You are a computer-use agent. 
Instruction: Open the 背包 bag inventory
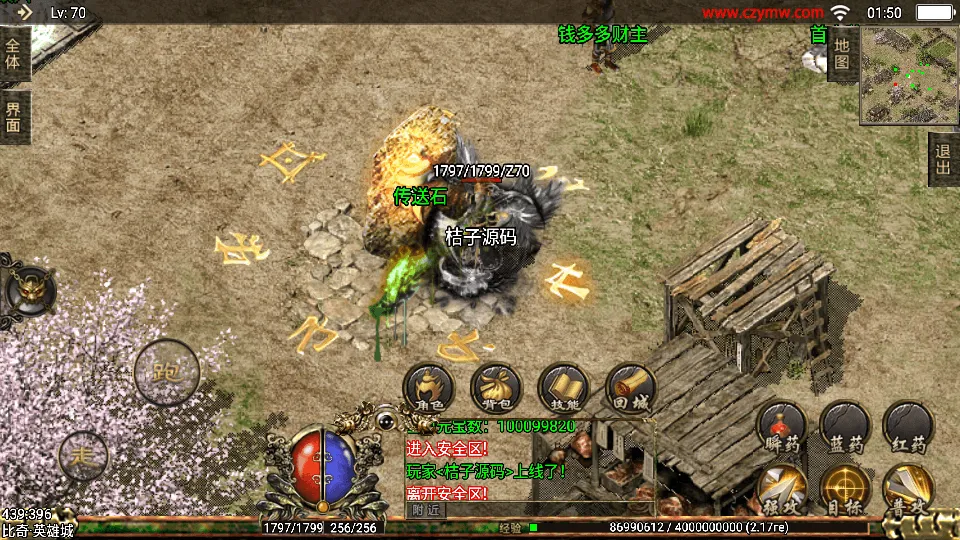pyautogui.click(x=496, y=388)
